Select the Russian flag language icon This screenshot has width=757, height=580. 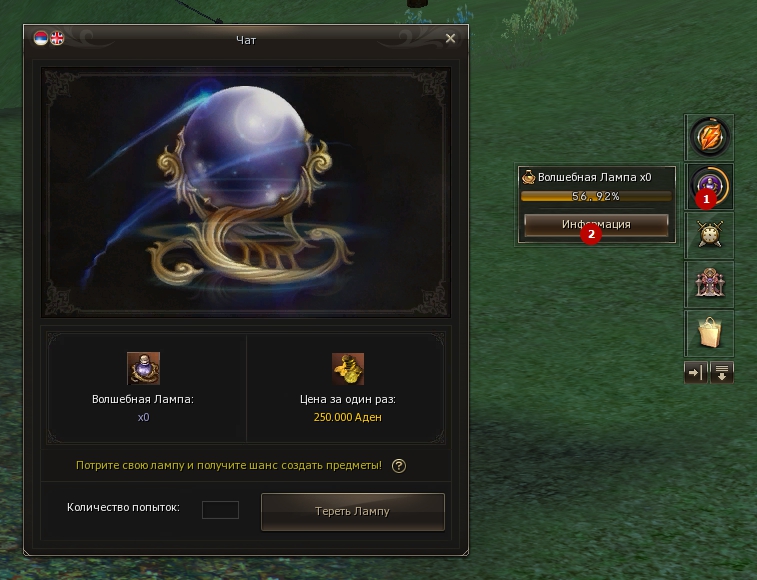click(41, 39)
